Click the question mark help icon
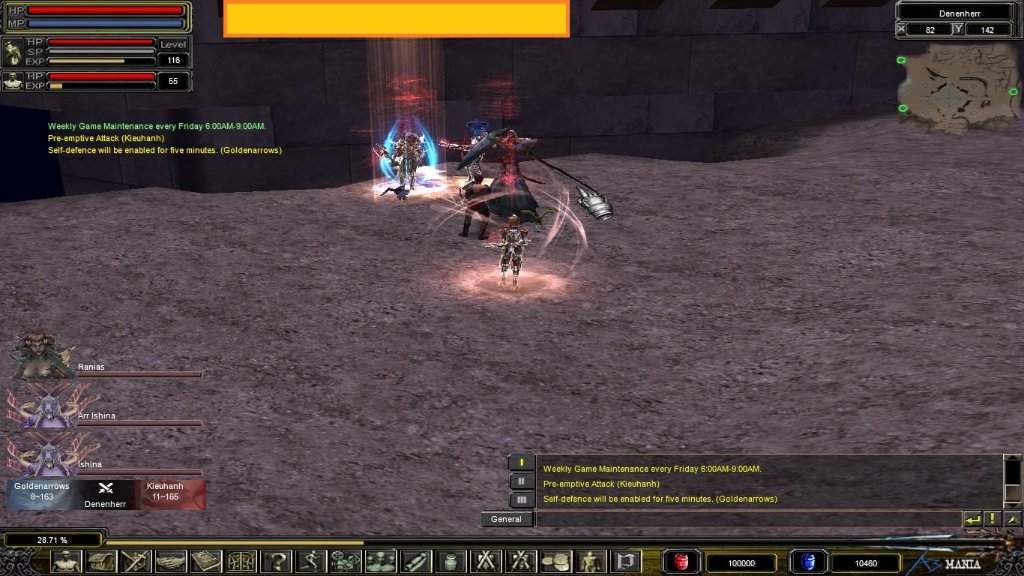The height and width of the screenshot is (576, 1024). coord(276,562)
